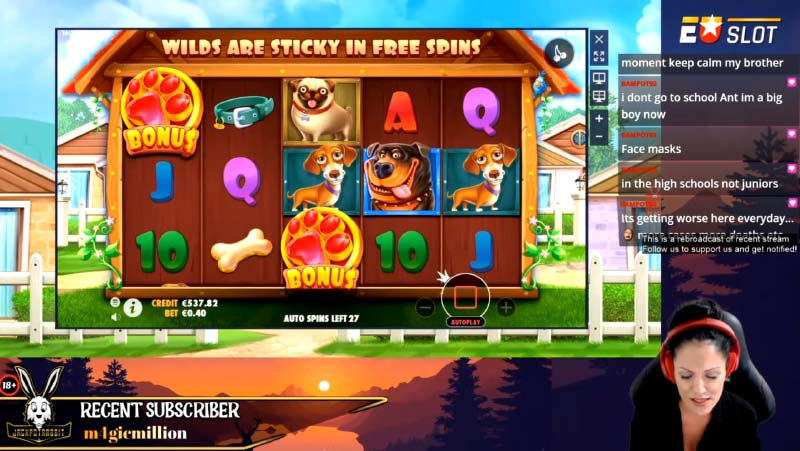Decrease the bet with the minus button
Screen dimensions: 800x451
(x=425, y=308)
